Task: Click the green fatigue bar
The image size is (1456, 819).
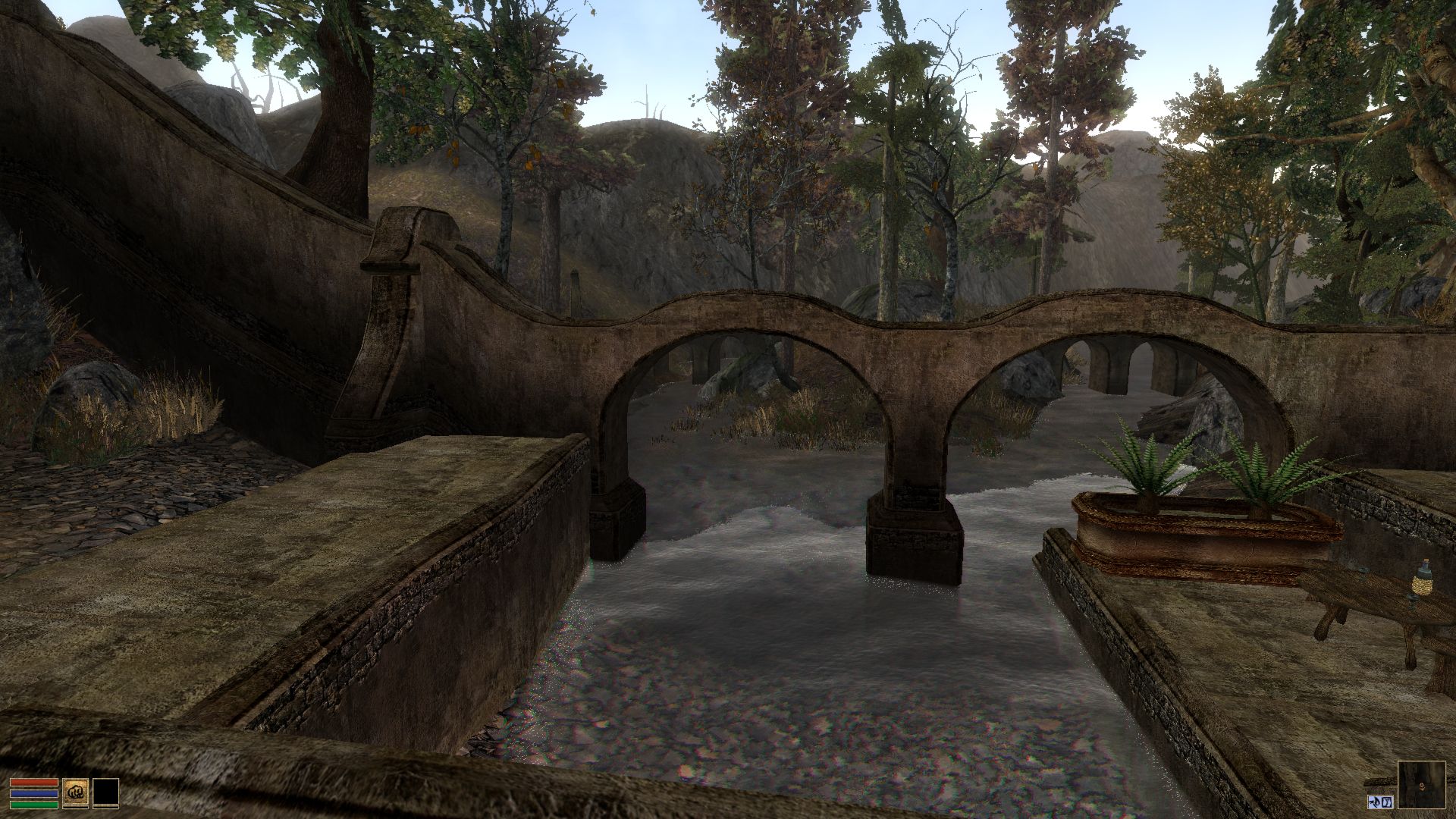Action: [33, 805]
